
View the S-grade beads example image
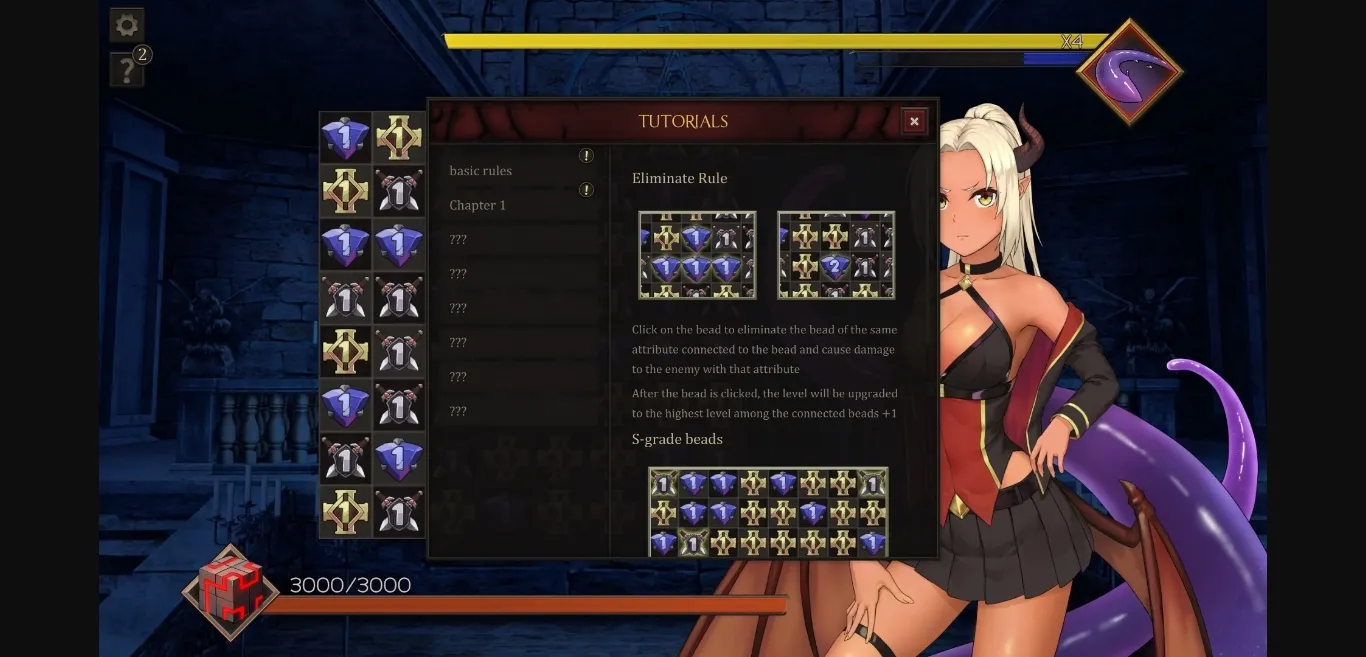(768, 512)
